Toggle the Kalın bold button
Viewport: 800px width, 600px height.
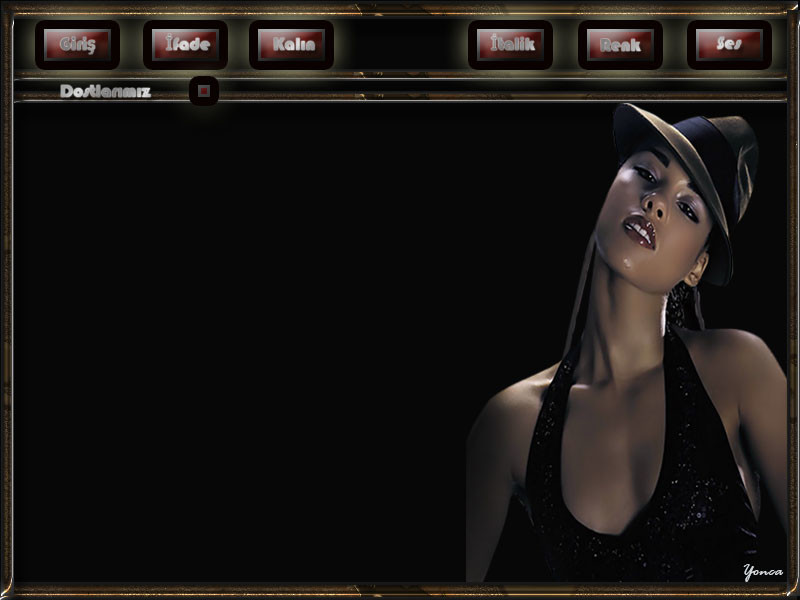coord(291,45)
